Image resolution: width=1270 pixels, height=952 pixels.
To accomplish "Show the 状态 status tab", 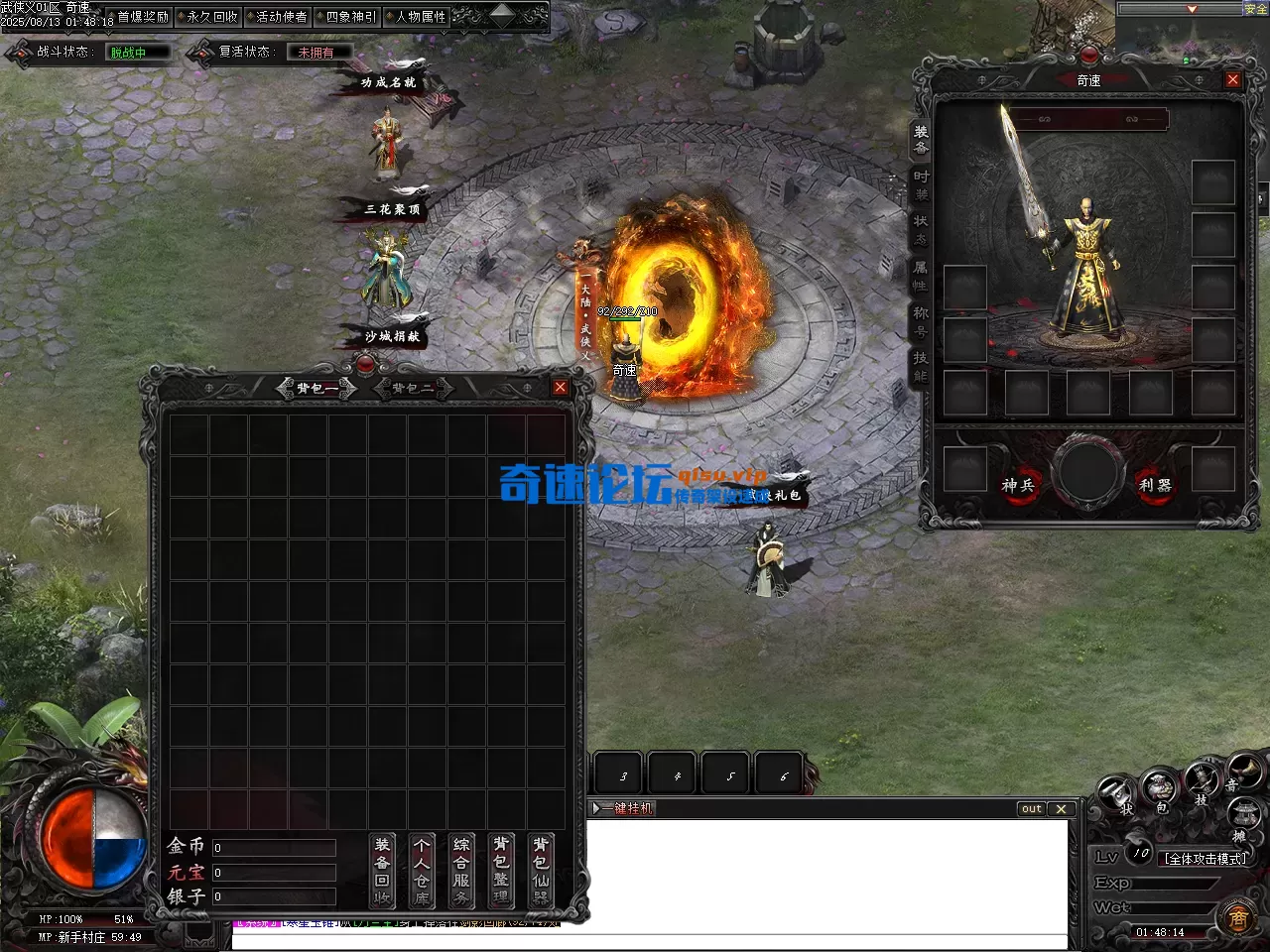I will pos(921,229).
